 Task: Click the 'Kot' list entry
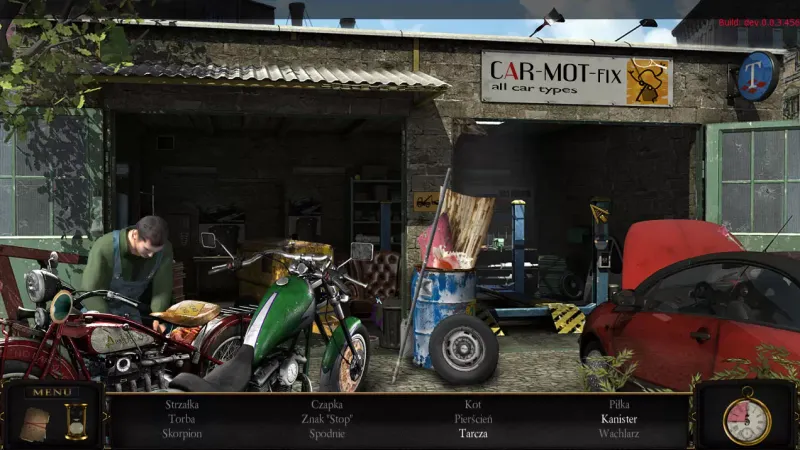click(473, 405)
